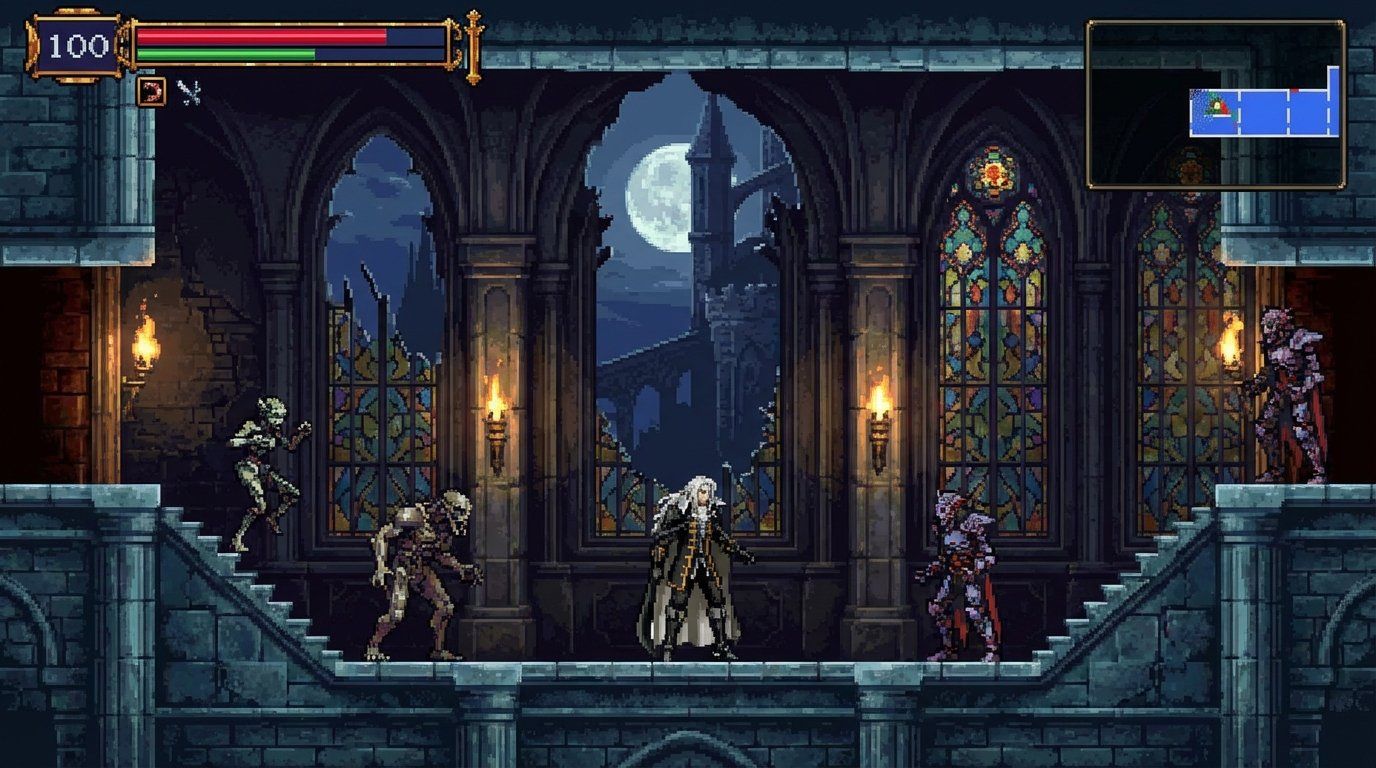The image size is (1376, 768).
Task: Click the red save room on the minimap
Action: pos(1294,89)
